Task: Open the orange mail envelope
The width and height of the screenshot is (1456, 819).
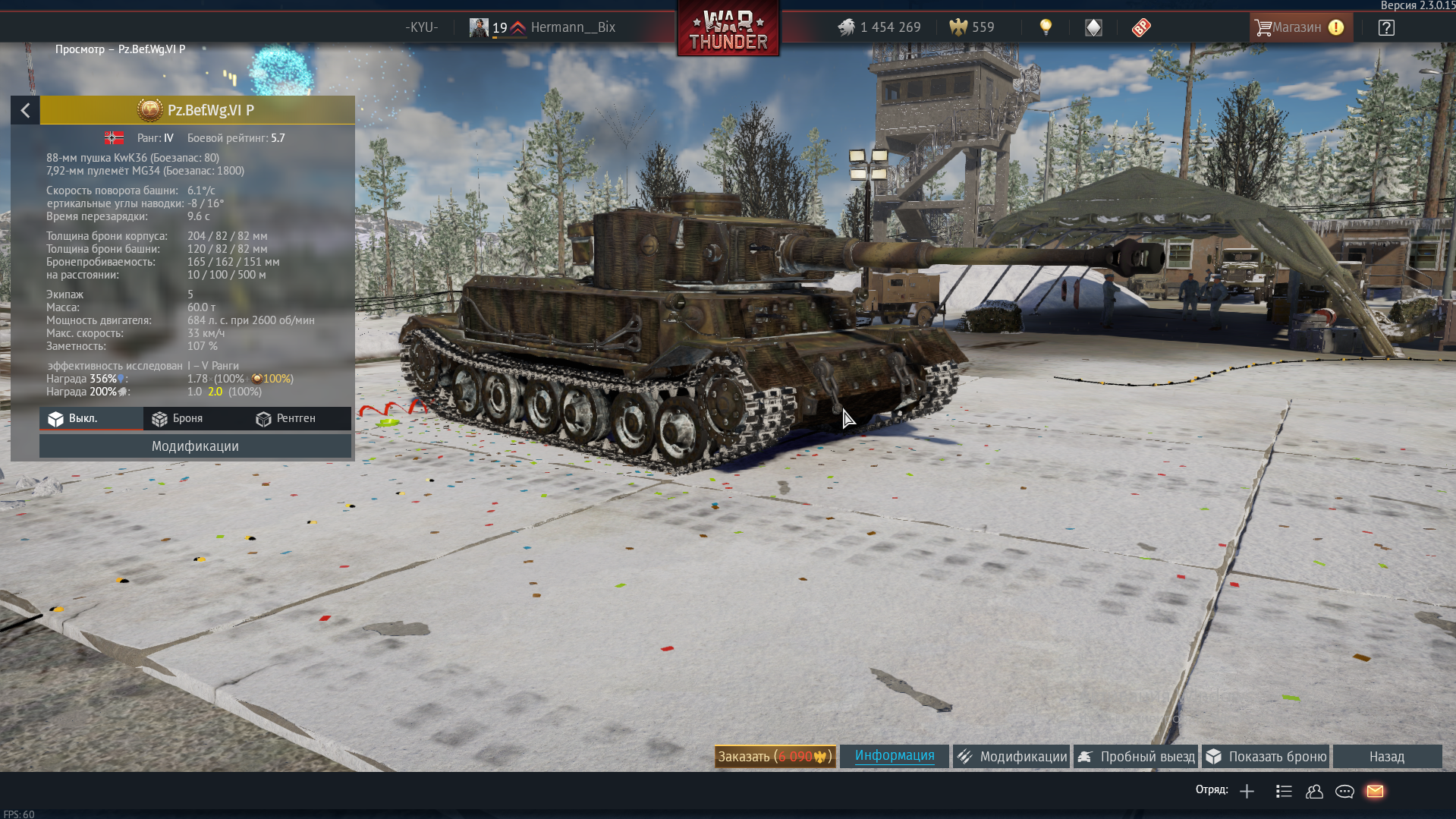Action: click(x=1375, y=792)
